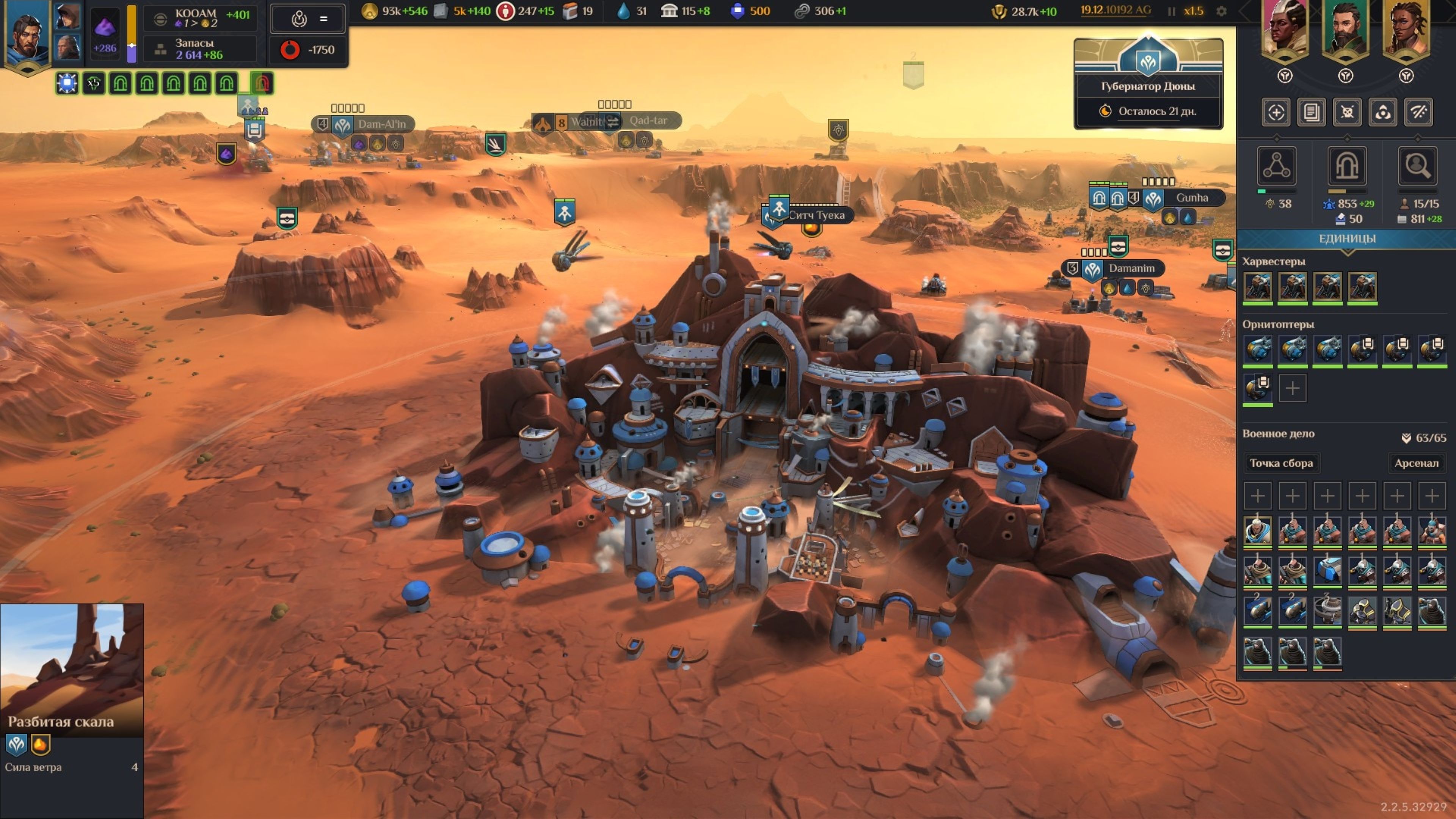Switch to the ЕДИНИЦЫ units tab

tap(1347, 238)
